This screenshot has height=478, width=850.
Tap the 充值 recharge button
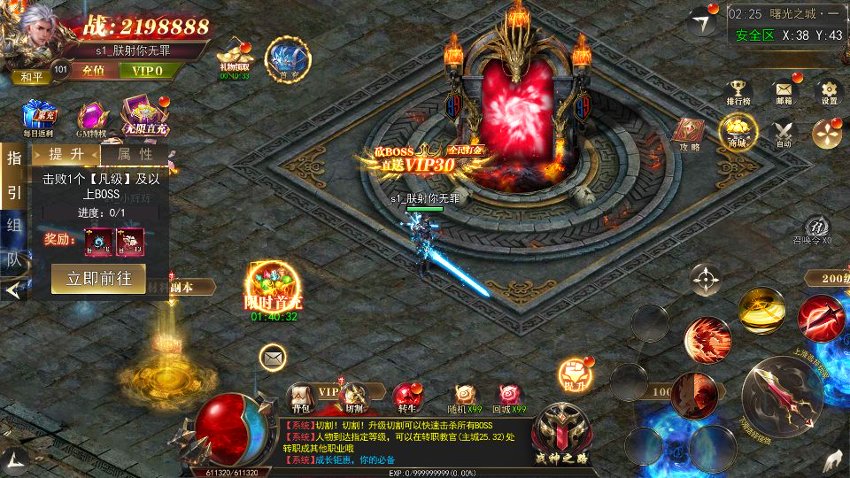pyautogui.click(x=93, y=71)
